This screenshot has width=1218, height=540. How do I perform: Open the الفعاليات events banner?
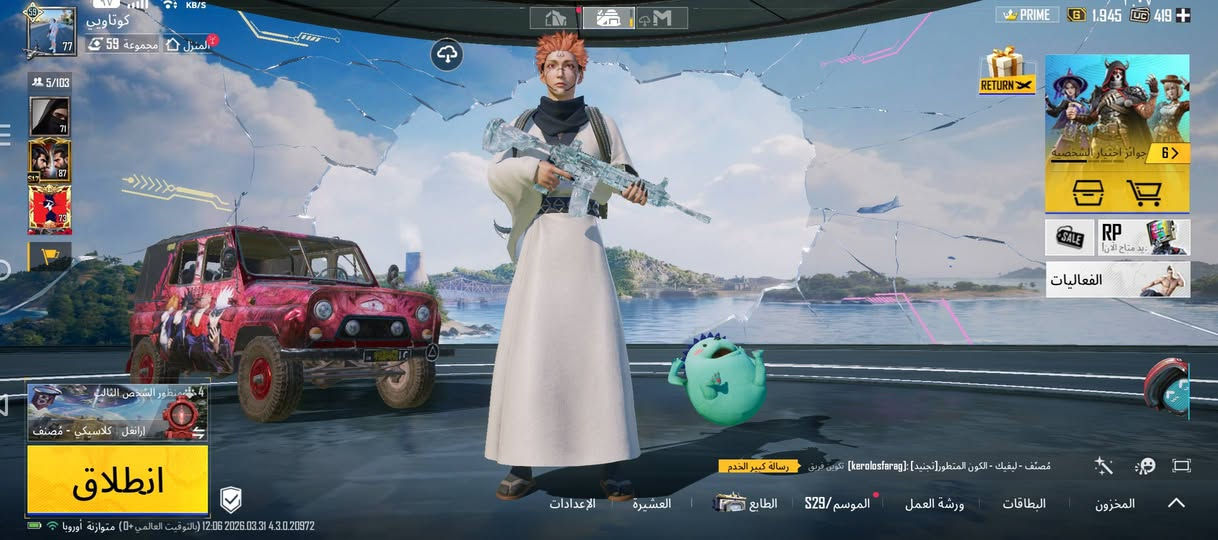tap(1117, 280)
